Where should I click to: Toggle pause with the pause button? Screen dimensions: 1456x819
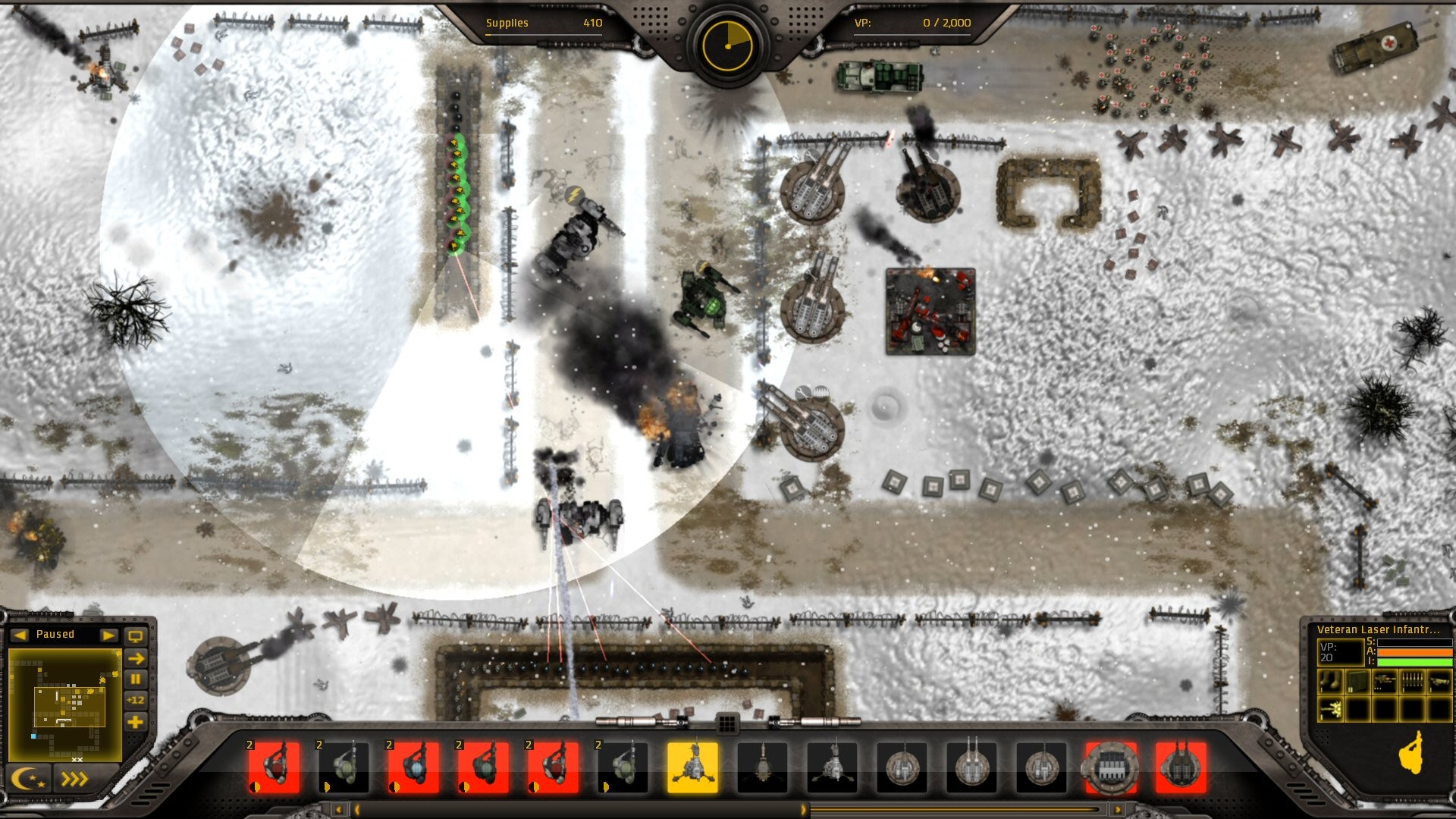135,679
